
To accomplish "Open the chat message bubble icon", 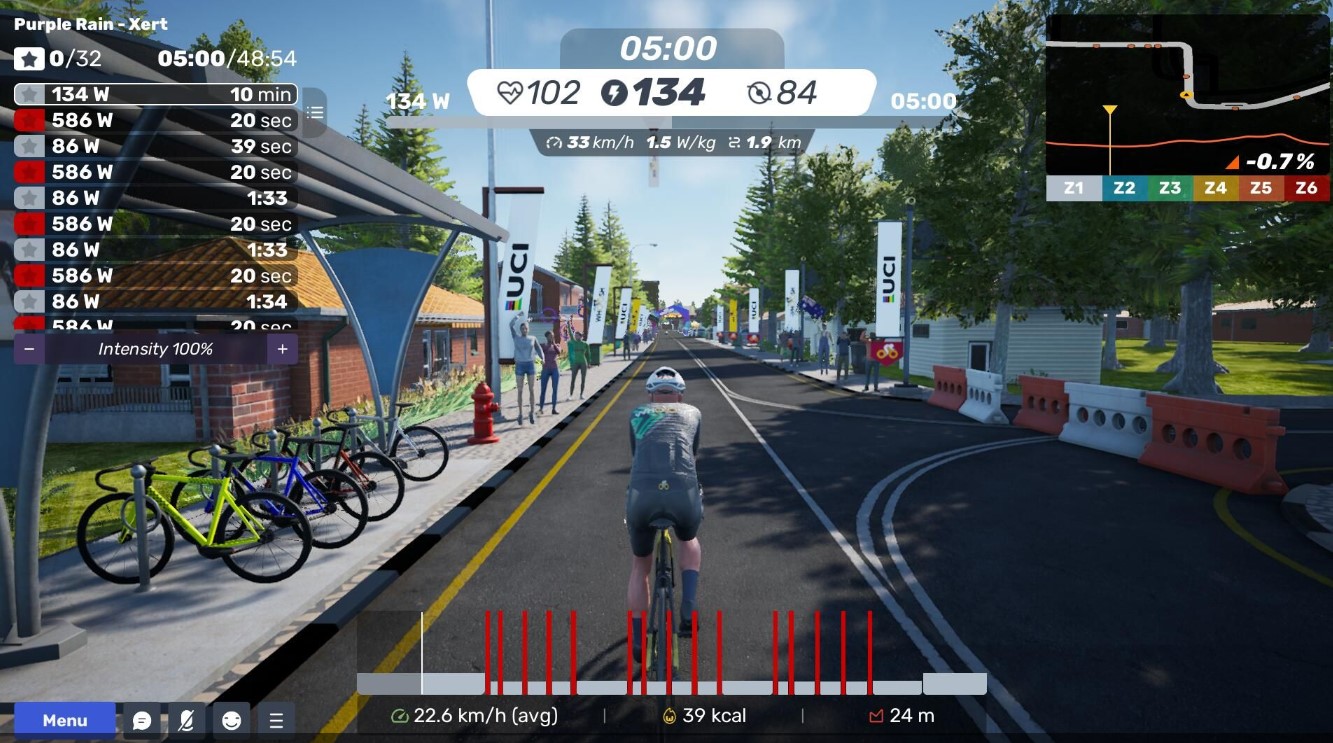I will [142, 720].
